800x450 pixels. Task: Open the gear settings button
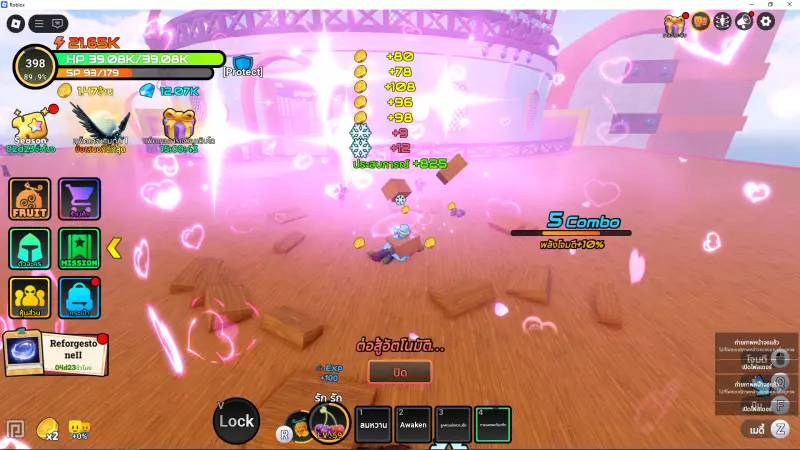pyautogui.click(x=766, y=21)
